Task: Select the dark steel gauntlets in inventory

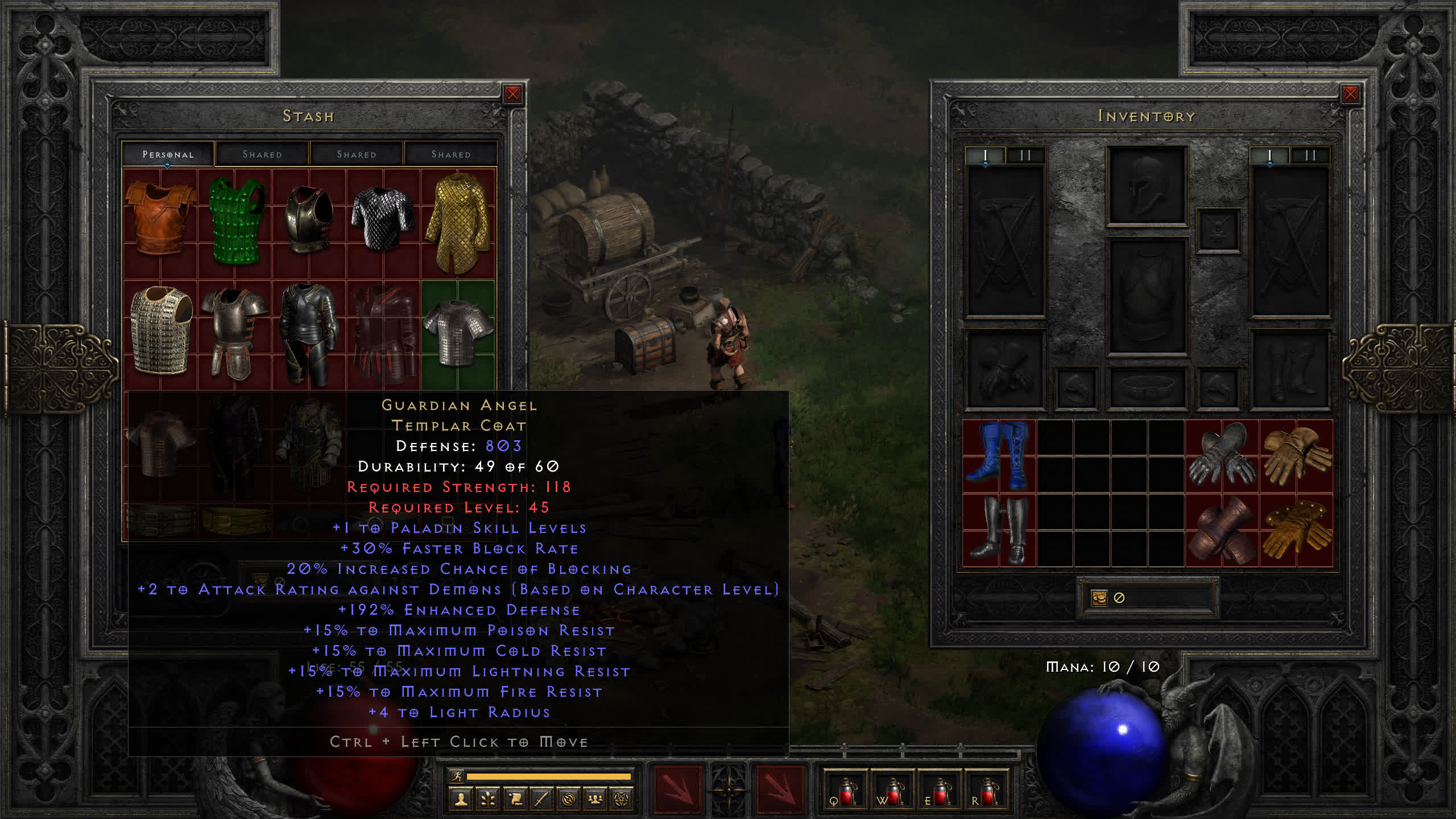Action: [1222, 456]
